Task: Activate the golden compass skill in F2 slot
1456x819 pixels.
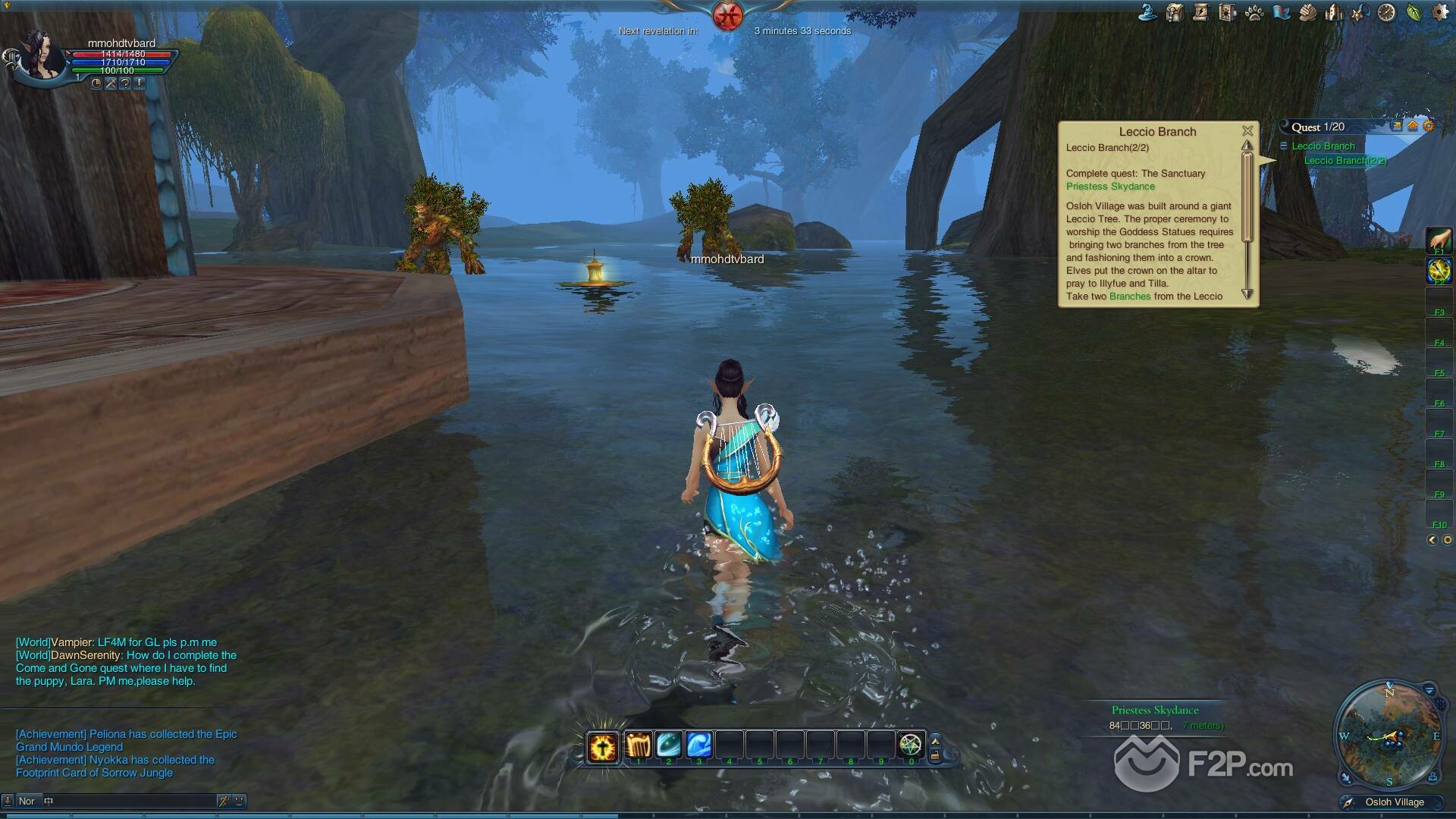Action: tap(1439, 270)
